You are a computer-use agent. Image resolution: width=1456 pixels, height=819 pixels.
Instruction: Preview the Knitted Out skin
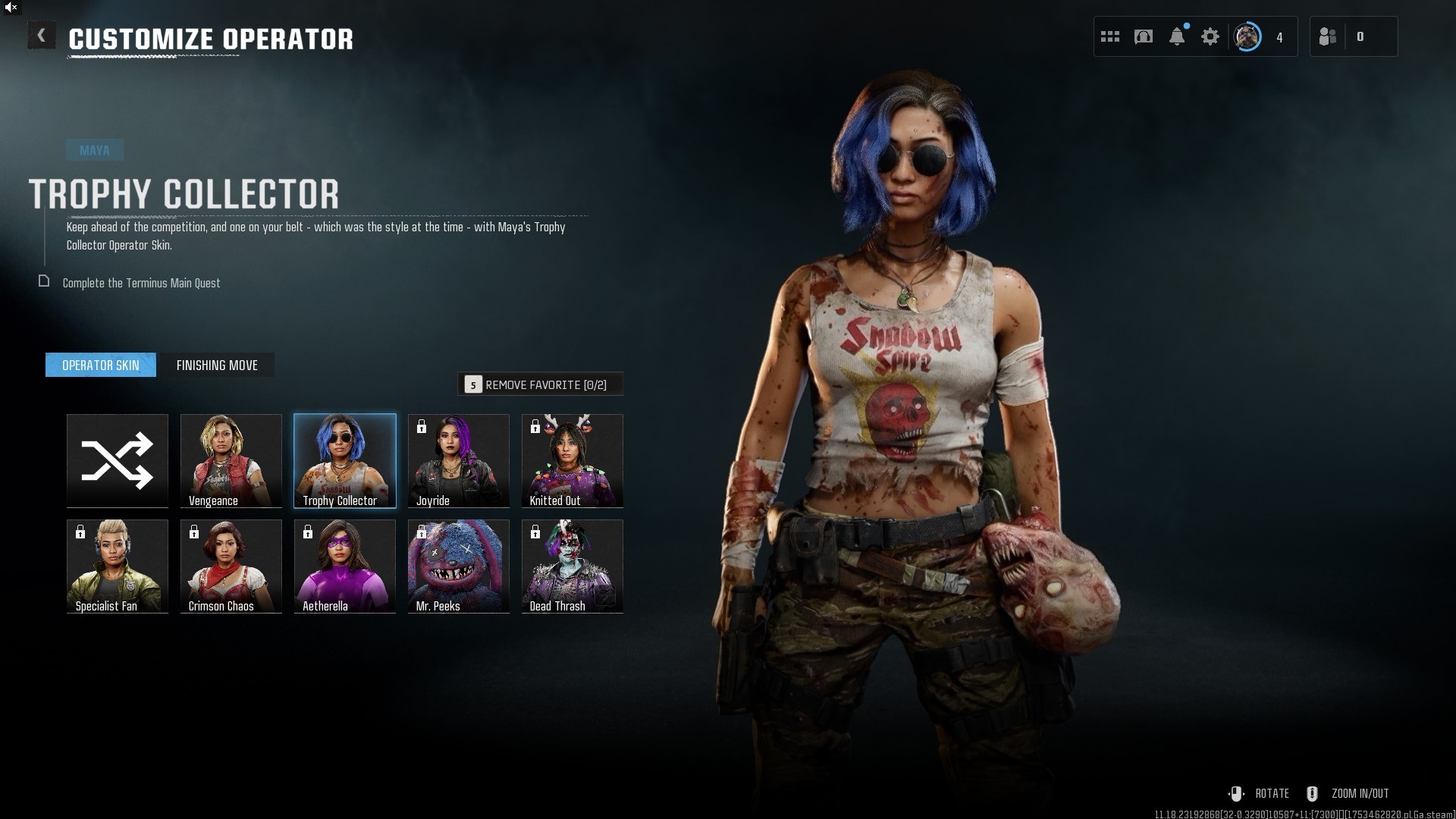(x=573, y=460)
